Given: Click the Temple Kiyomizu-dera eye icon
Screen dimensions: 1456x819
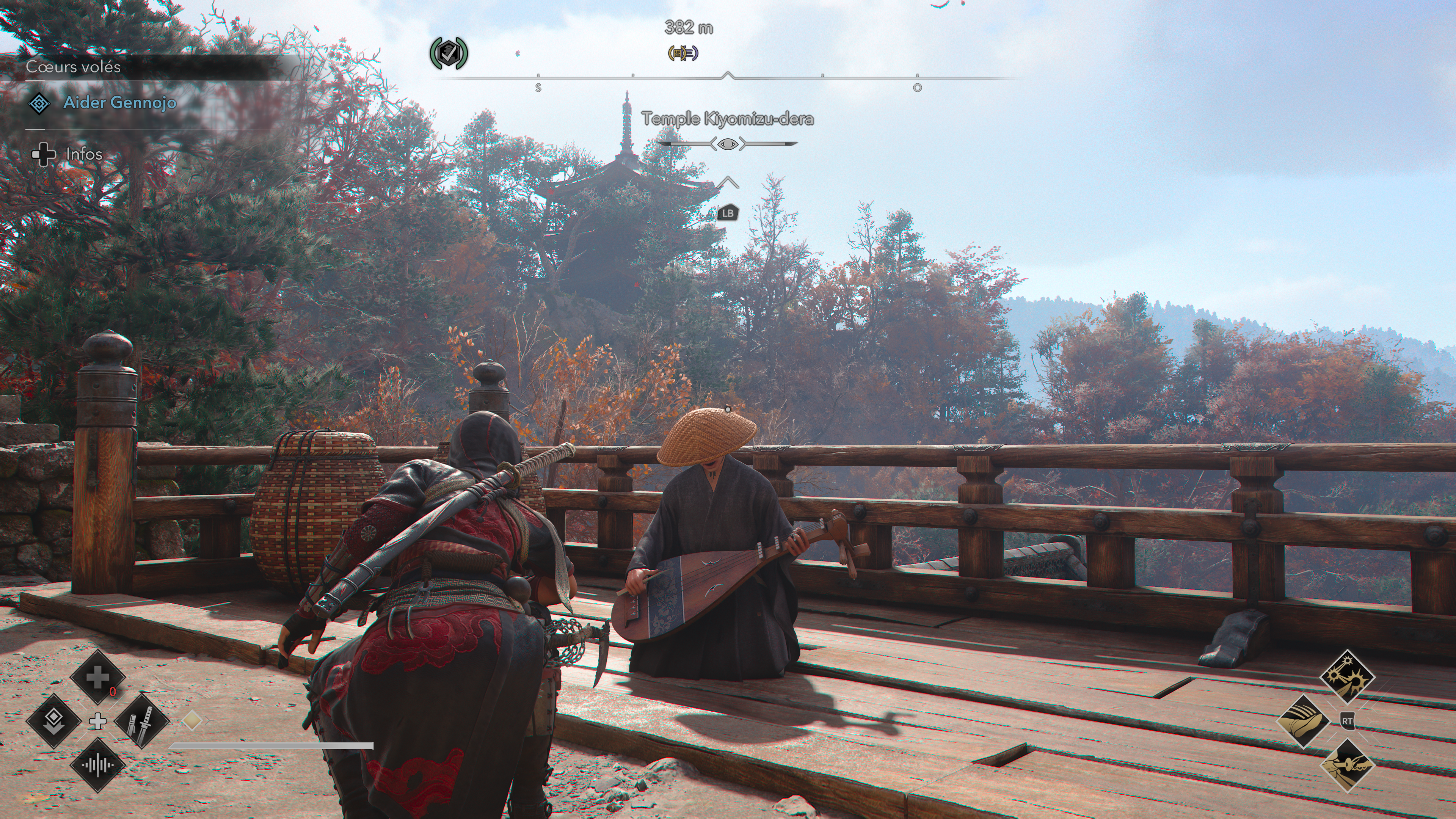Looking at the screenshot, I should coord(728,144).
